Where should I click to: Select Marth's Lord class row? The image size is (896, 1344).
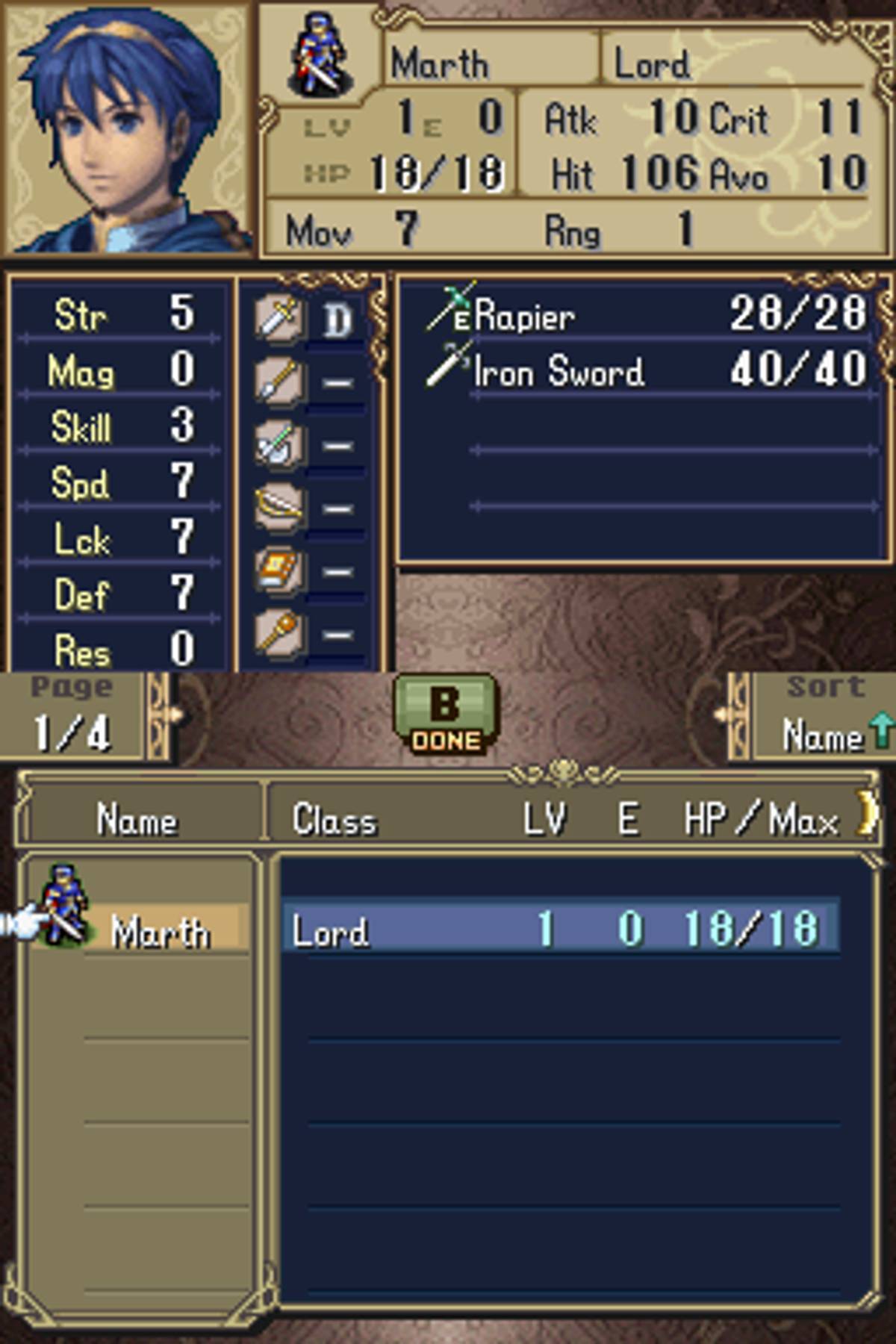[x=560, y=929]
